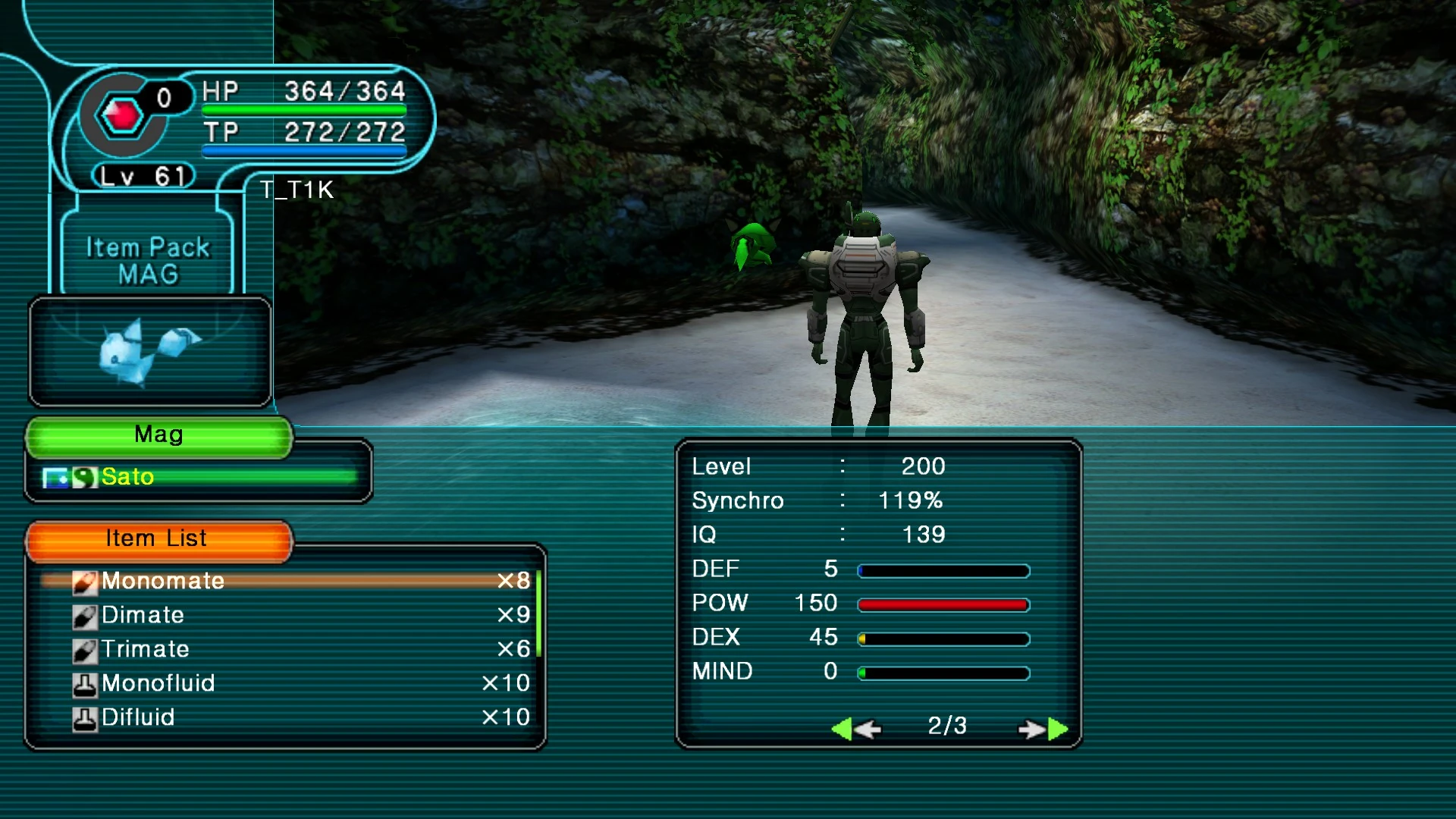
Task: Go to the previous mag stats page
Action: click(x=855, y=729)
